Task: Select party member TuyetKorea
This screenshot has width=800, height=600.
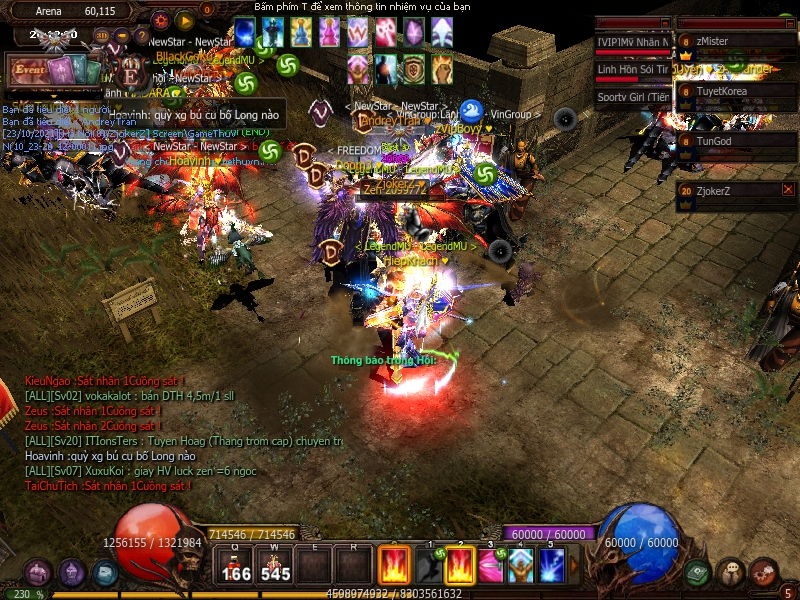Action: click(736, 90)
